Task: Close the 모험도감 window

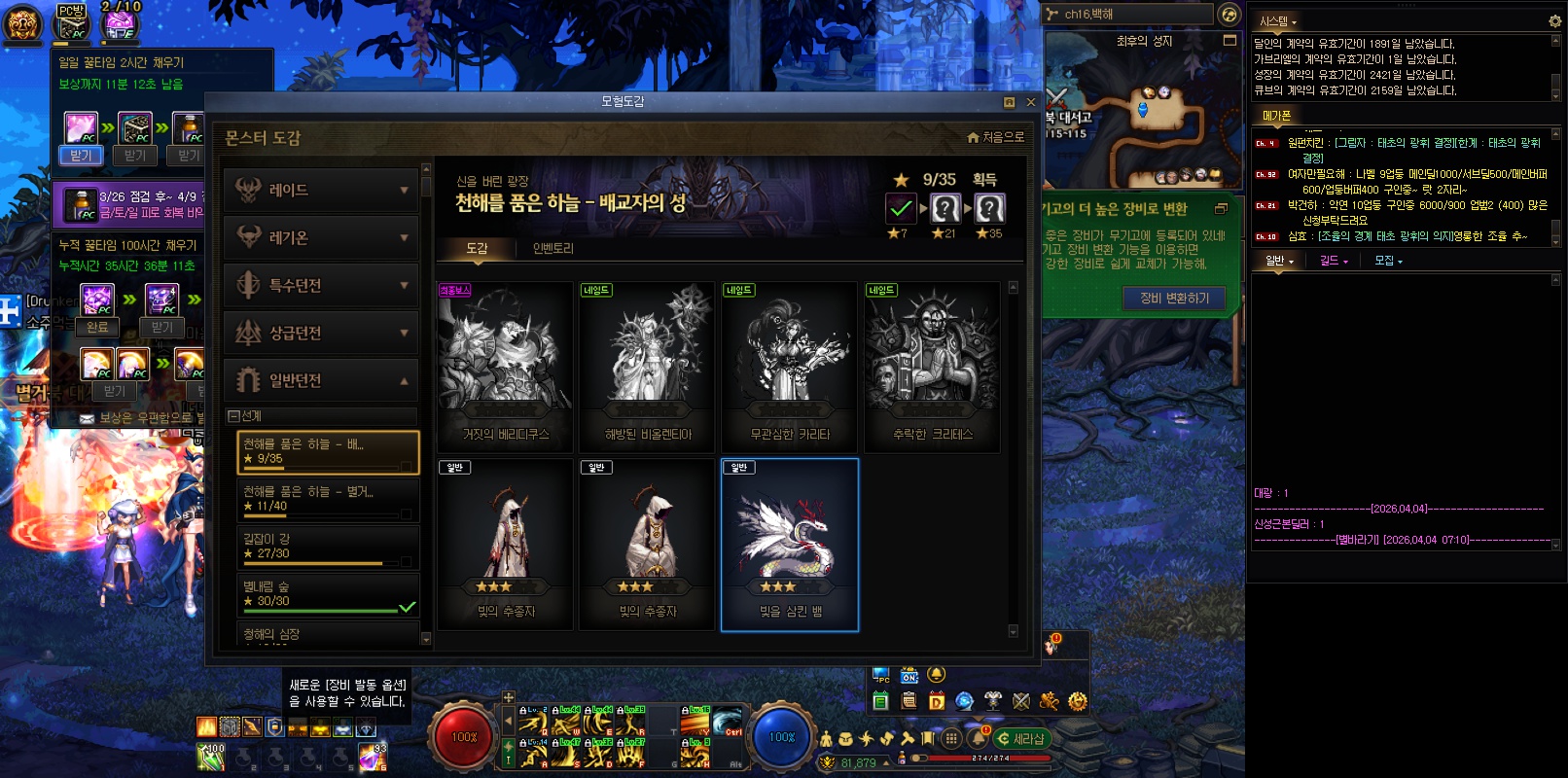Action: coord(1031,102)
